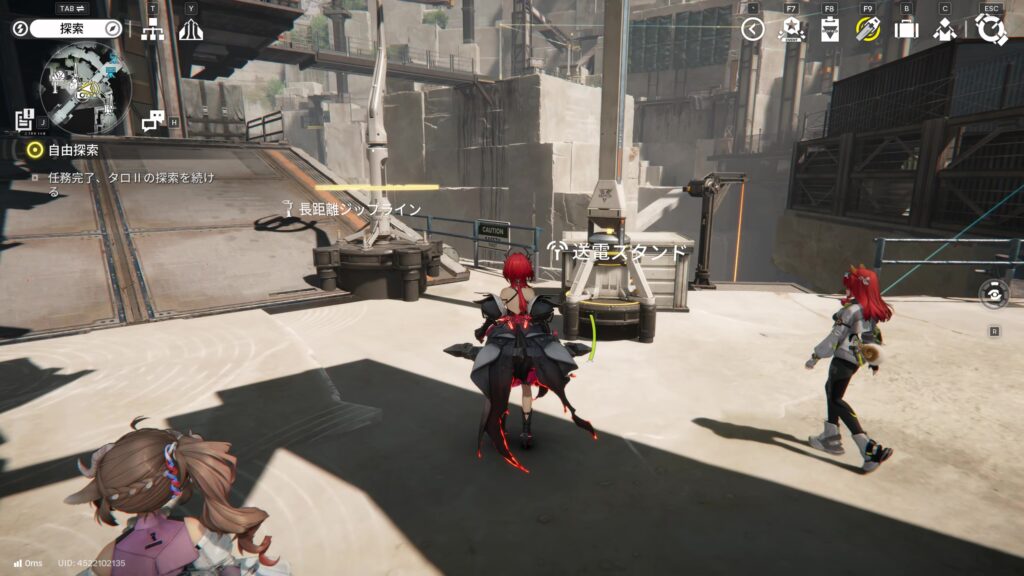This screenshot has height=576, width=1024.
Task: Click the compass icon beside 探索
Action: tap(113, 29)
